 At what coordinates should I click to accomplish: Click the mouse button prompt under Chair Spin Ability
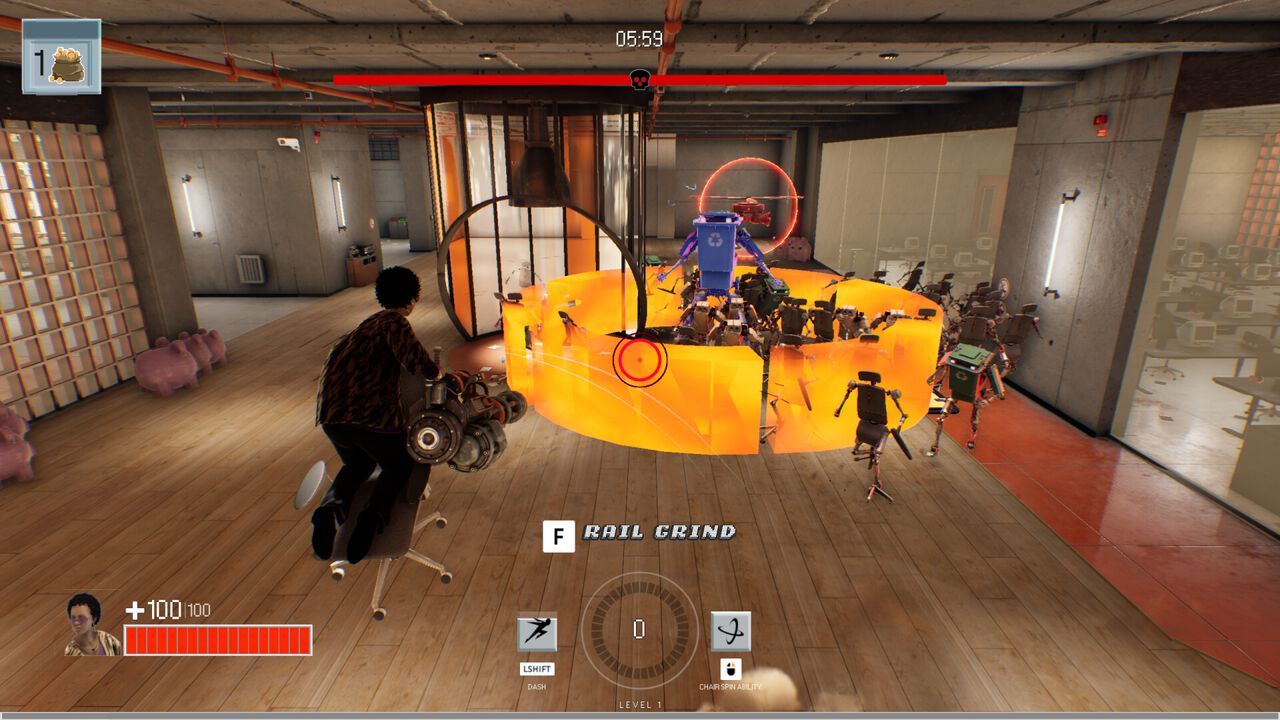click(x=730, y=668)
